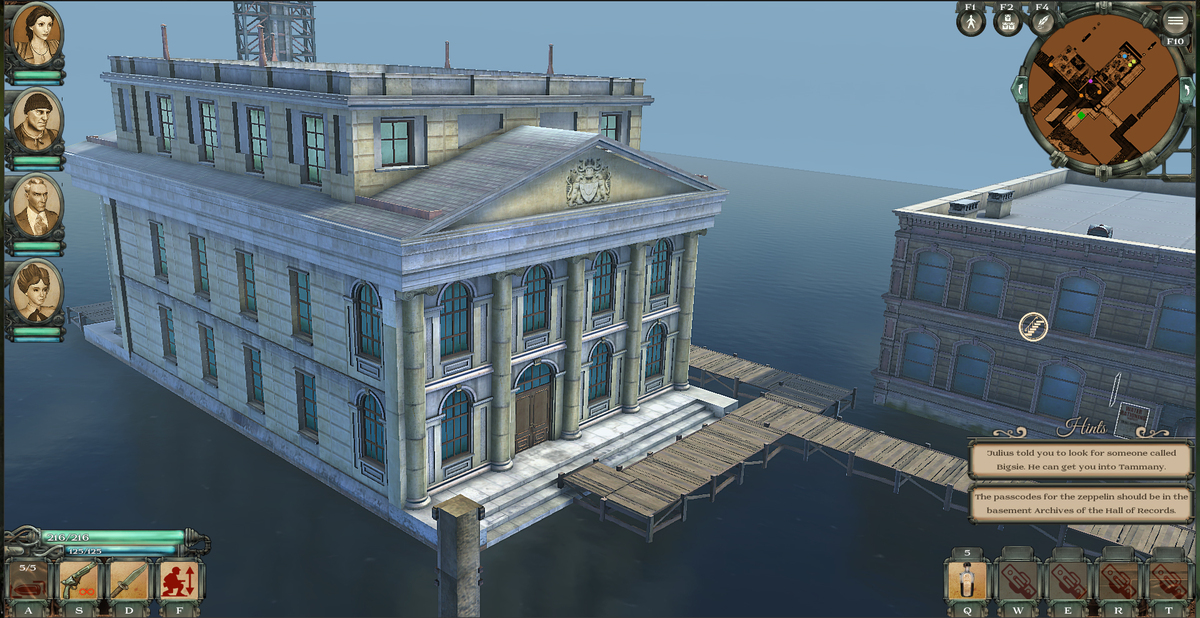The height and width of the screenshot is (618, 1200).
Task: Open the journal feather quill button
Action: pos(1042,22)
